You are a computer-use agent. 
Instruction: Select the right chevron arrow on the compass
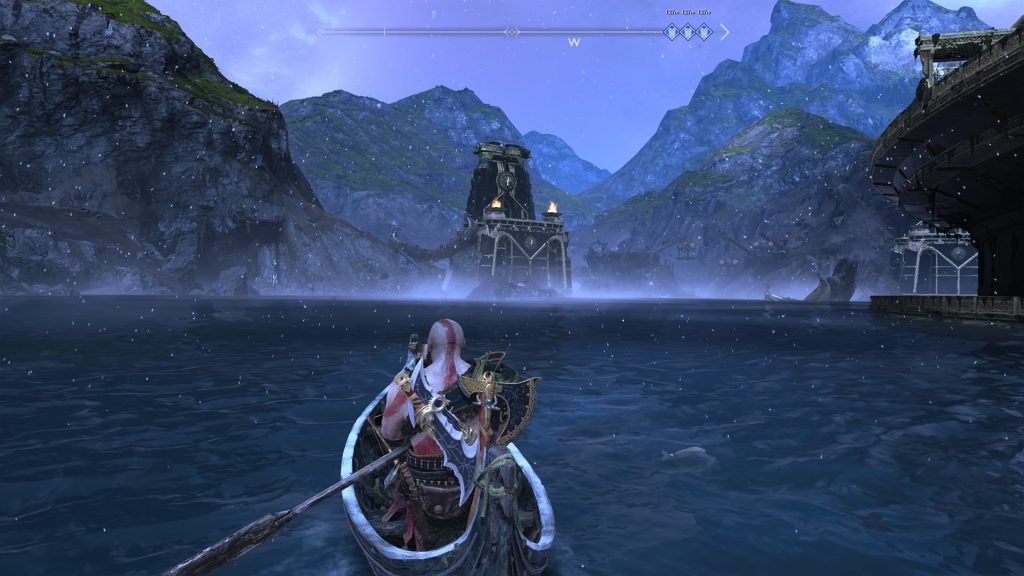724,32
